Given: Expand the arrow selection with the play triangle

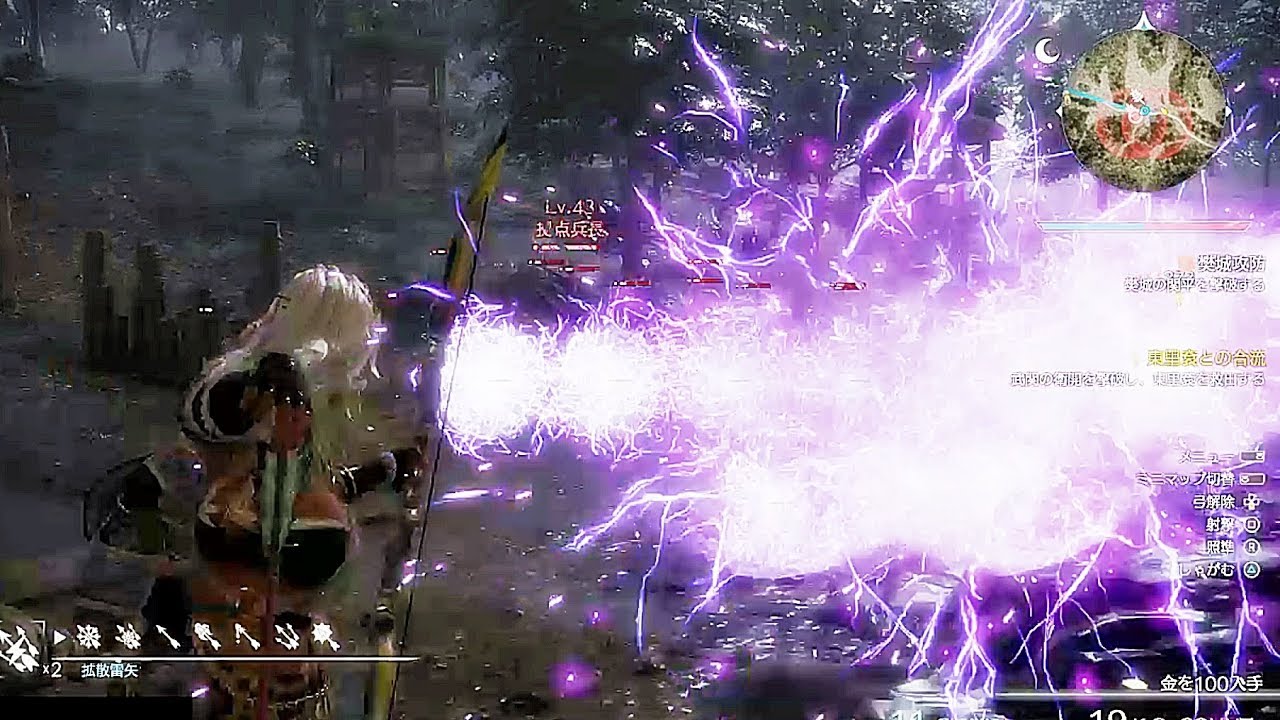Looking at the screenshot, I should pyautogui.click(x=59, y=635).
